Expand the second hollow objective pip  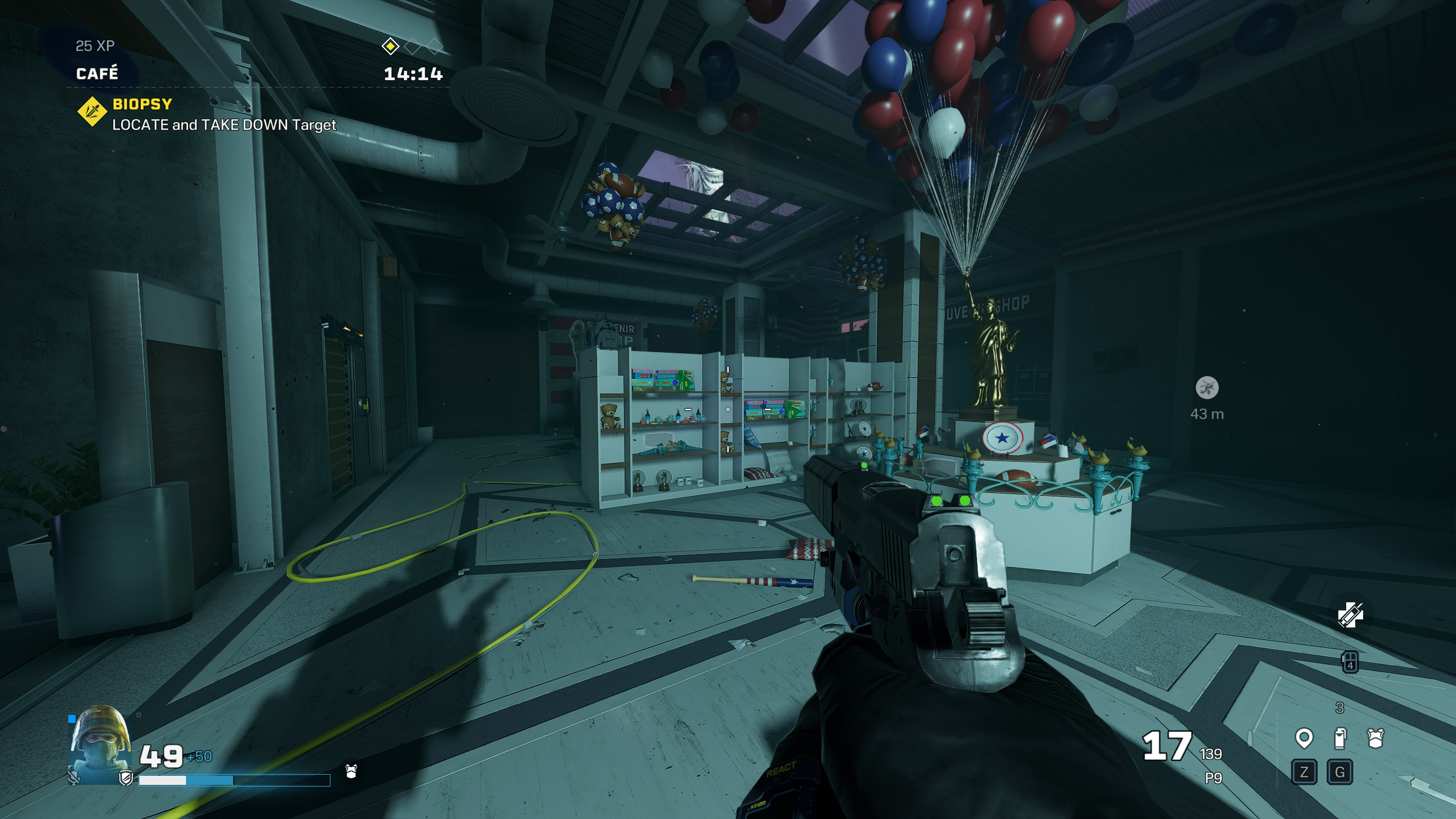436,48
